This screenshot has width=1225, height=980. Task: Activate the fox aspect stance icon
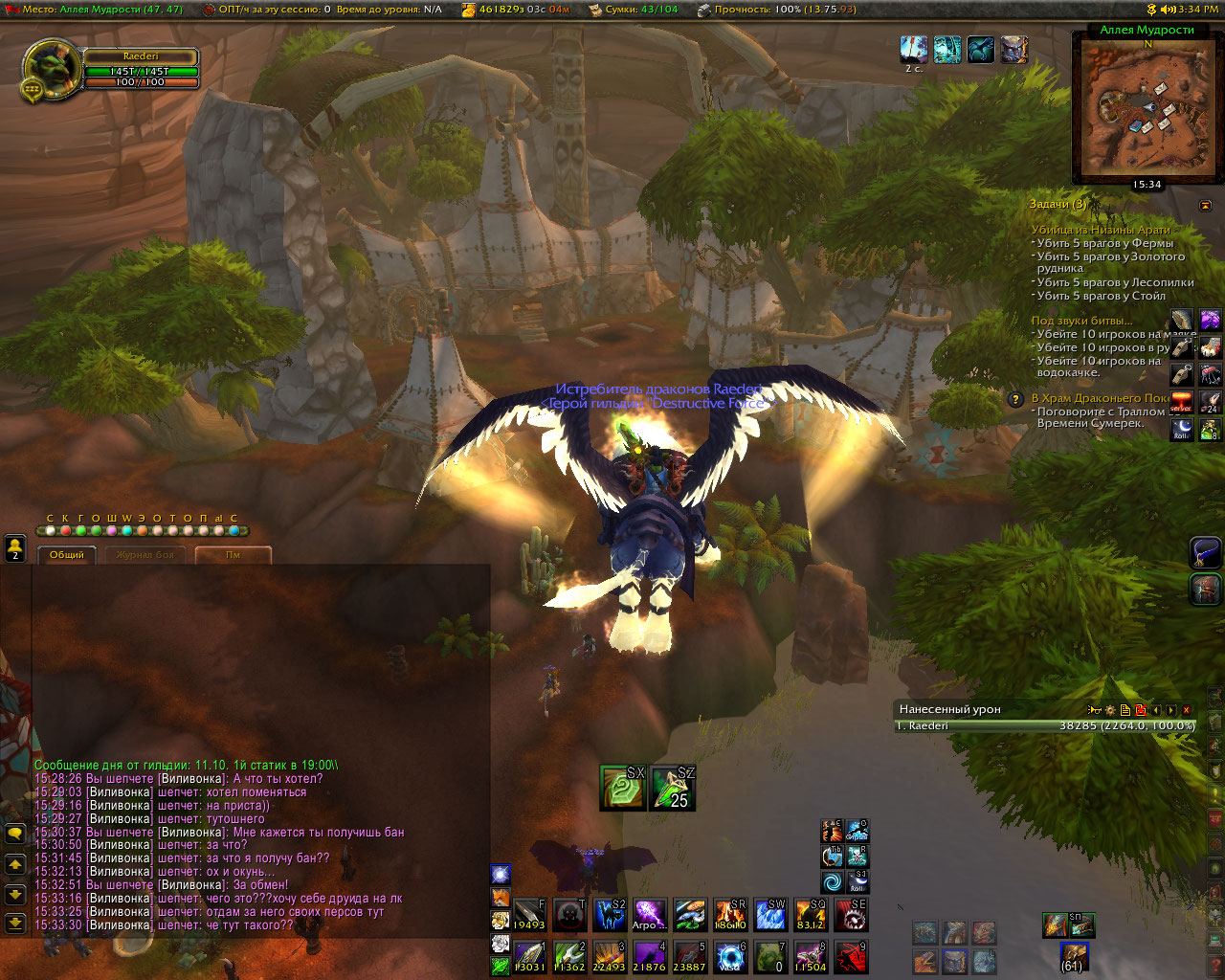501,897
